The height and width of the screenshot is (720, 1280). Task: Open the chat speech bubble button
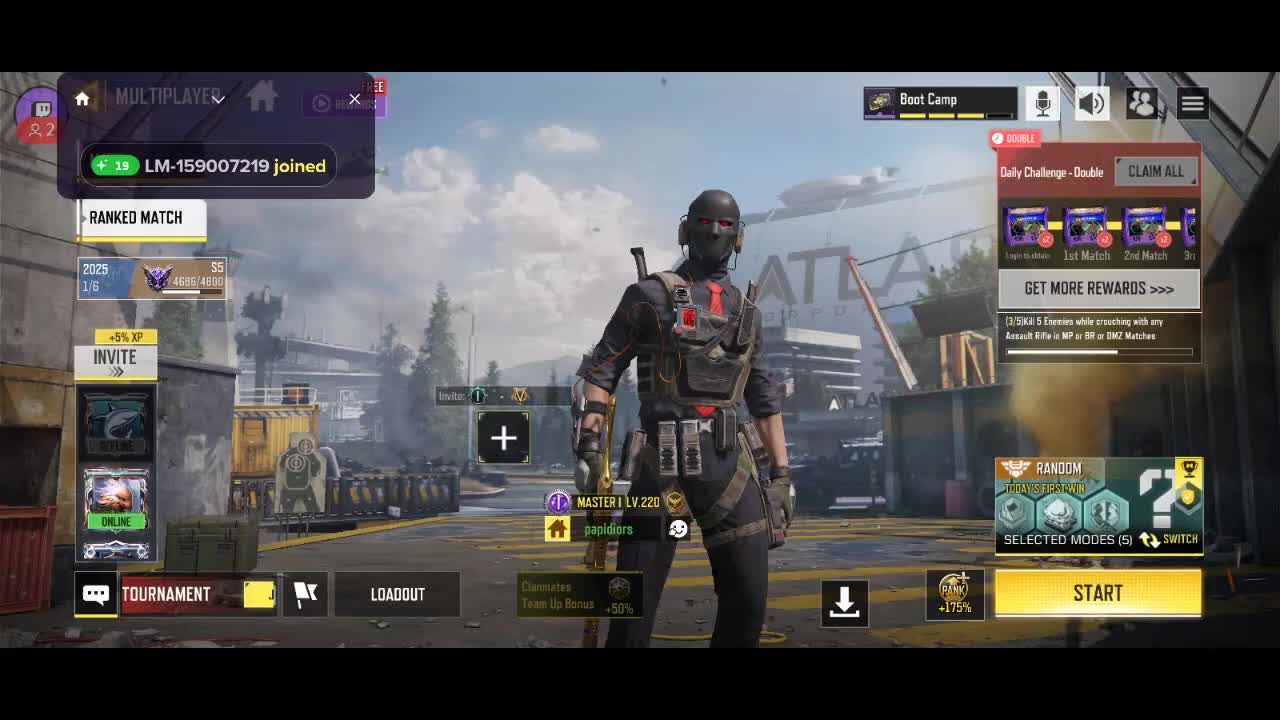pos(96,594)
